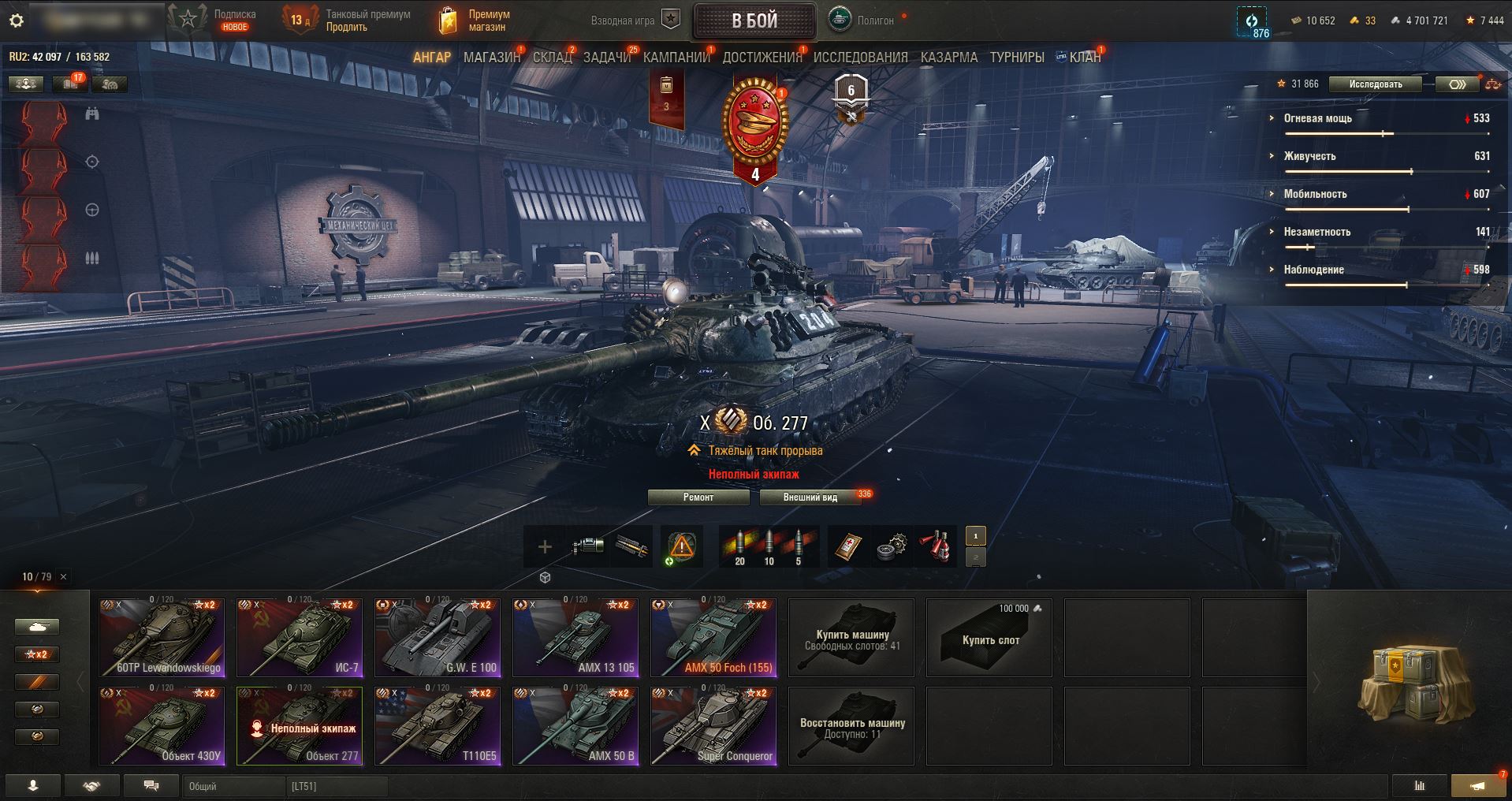Select the T110E5 tank card
This screenshot has width=1512, height=801.
pos(438,726)
